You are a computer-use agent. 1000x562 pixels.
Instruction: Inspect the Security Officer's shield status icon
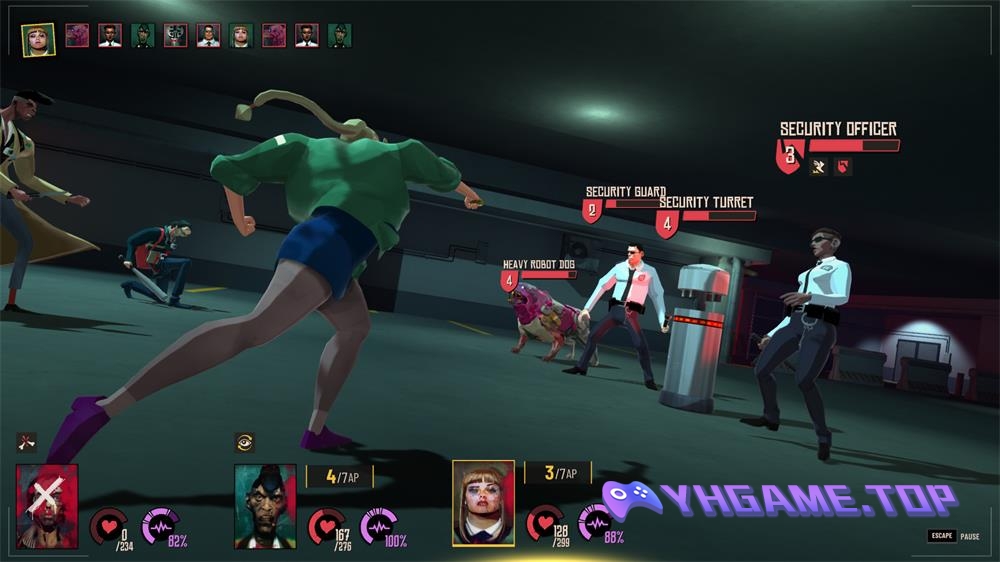(x=843, y=167)
